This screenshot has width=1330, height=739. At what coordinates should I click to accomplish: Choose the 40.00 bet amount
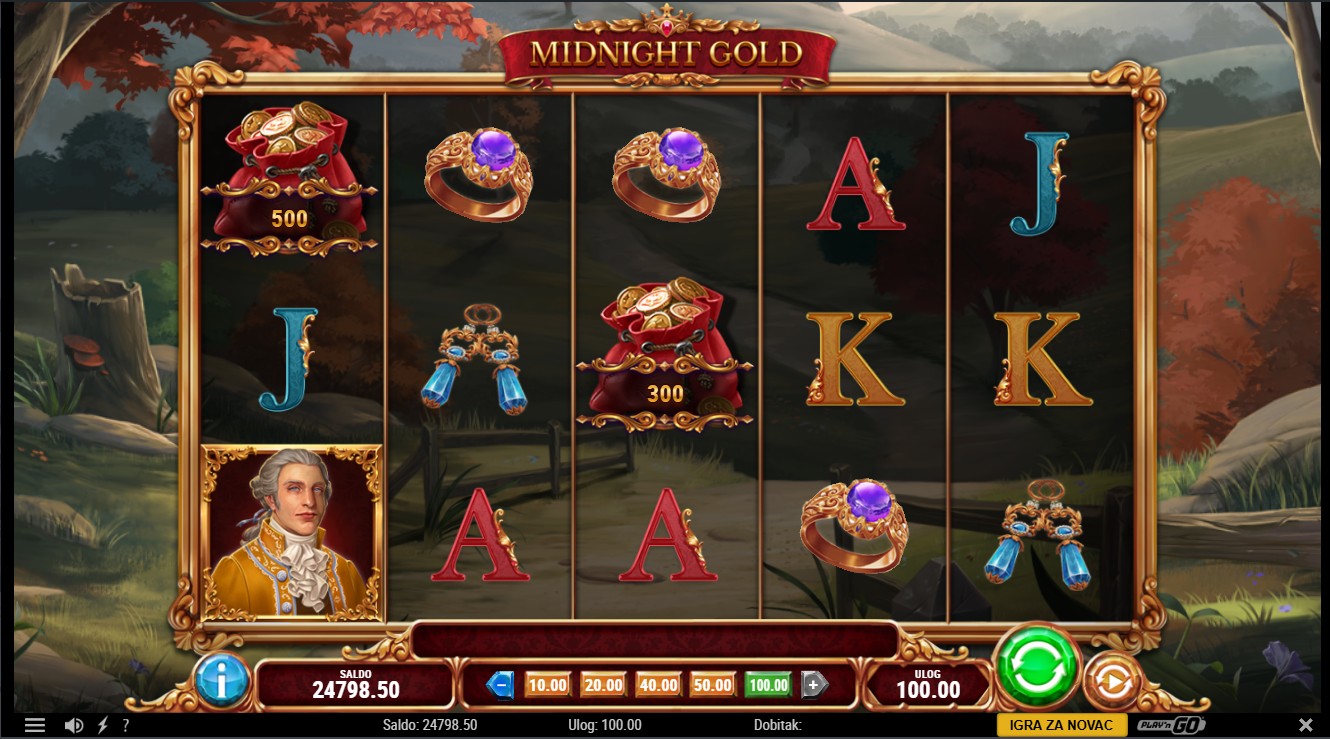[x=657, y=685]
